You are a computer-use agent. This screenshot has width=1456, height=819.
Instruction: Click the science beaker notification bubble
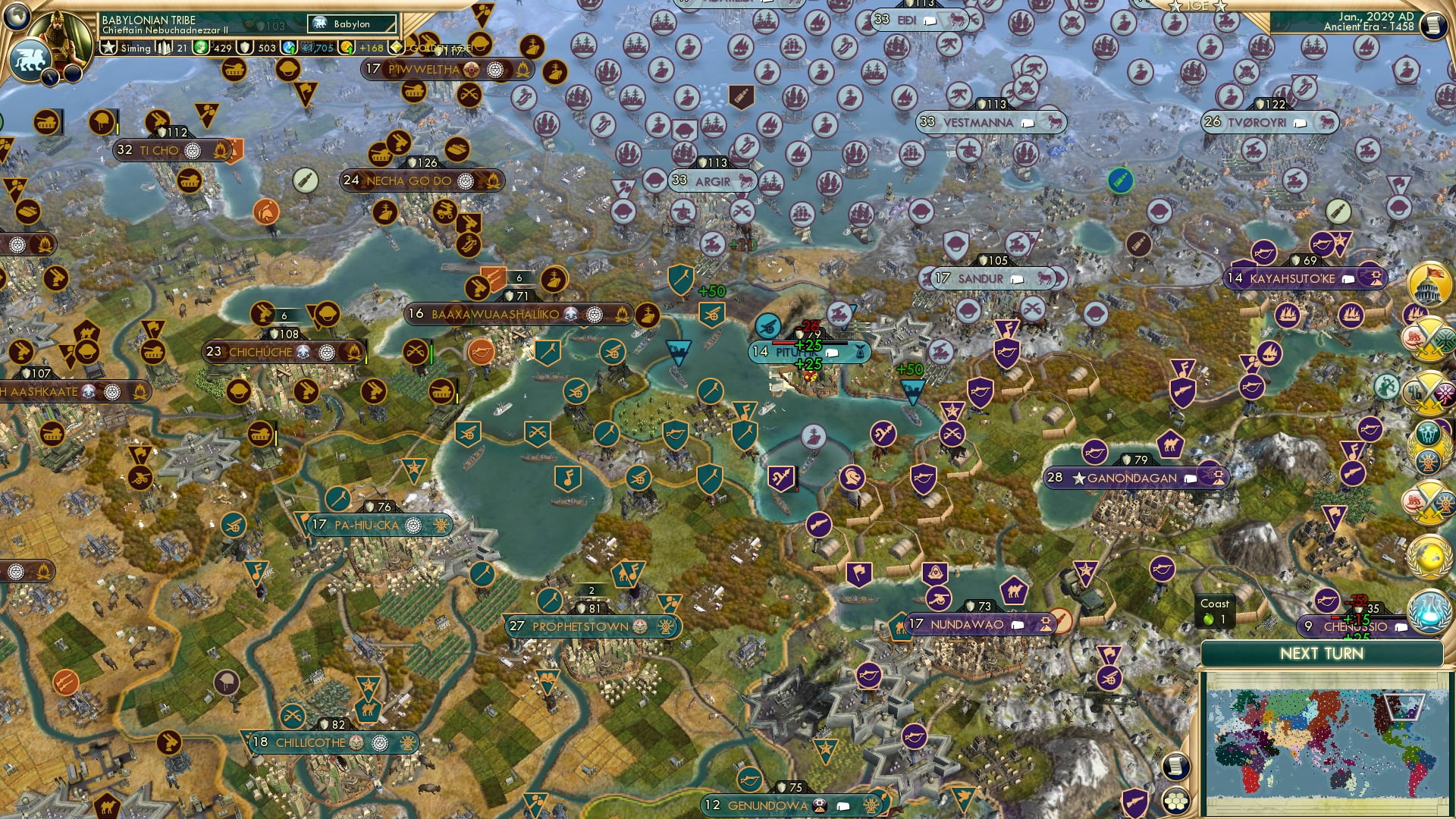click(1429, 610)
